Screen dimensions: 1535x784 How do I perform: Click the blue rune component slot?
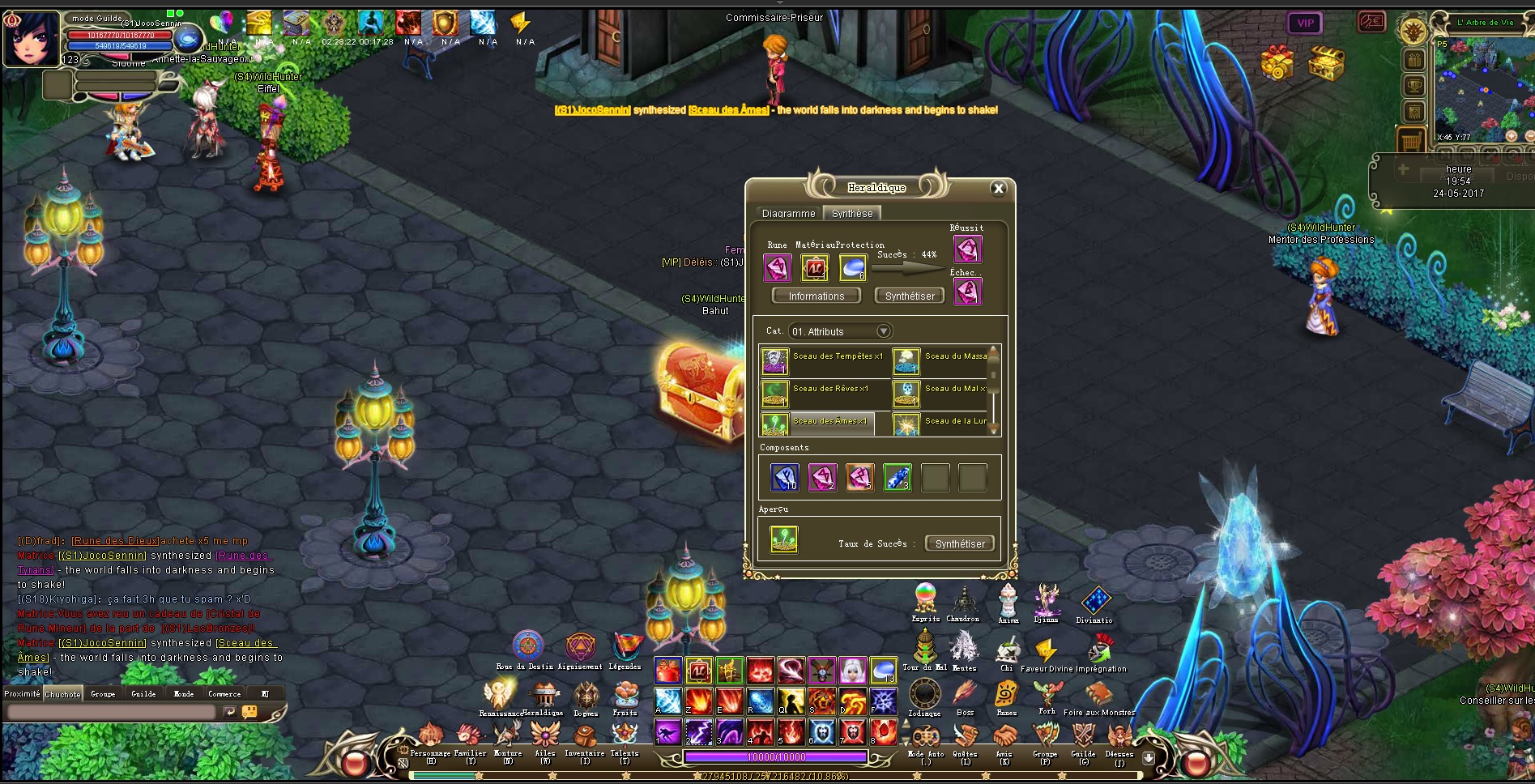click(x=784, y=478)
